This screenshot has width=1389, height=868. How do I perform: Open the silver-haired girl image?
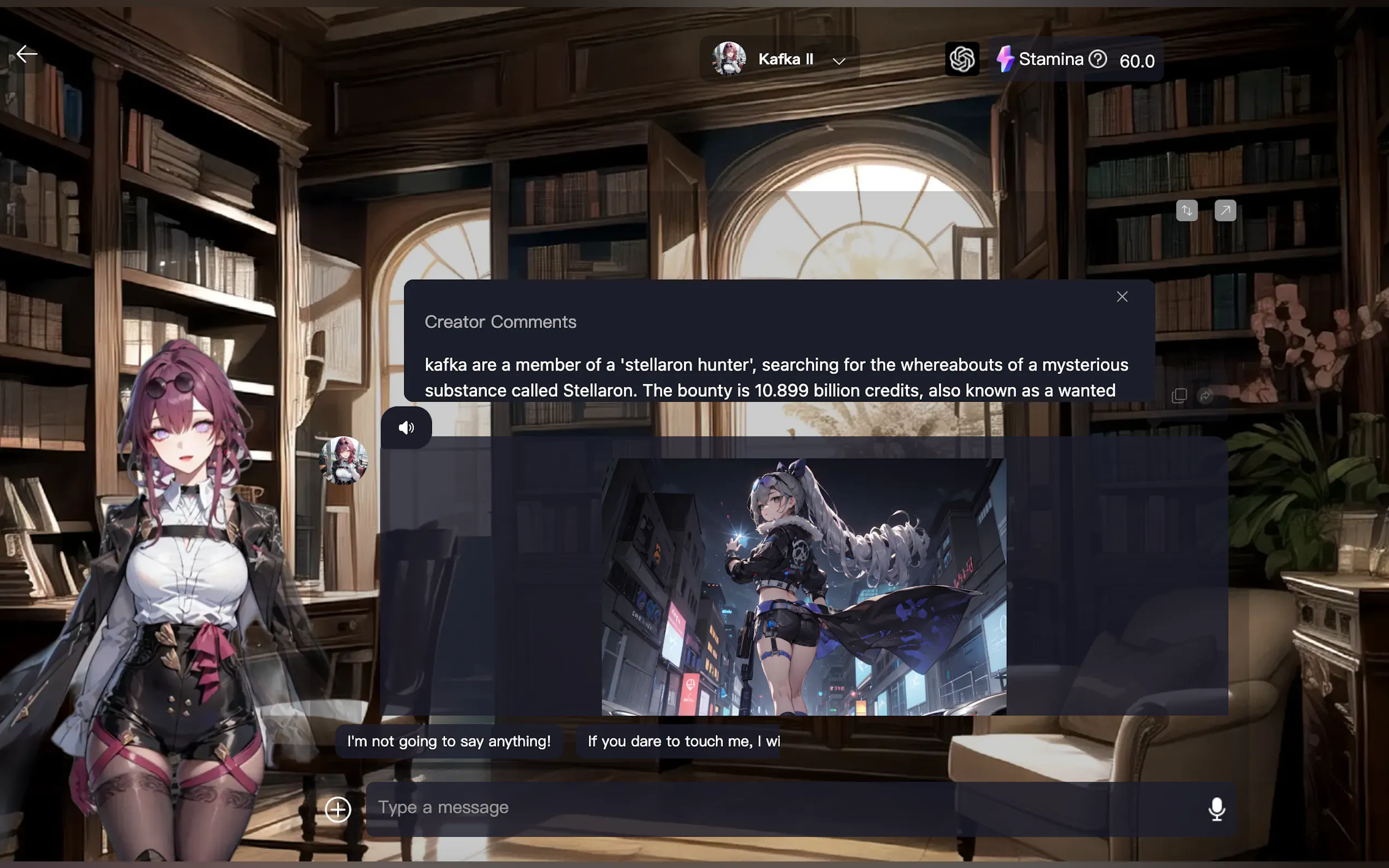pyautogui.click(x=803, y=586)
